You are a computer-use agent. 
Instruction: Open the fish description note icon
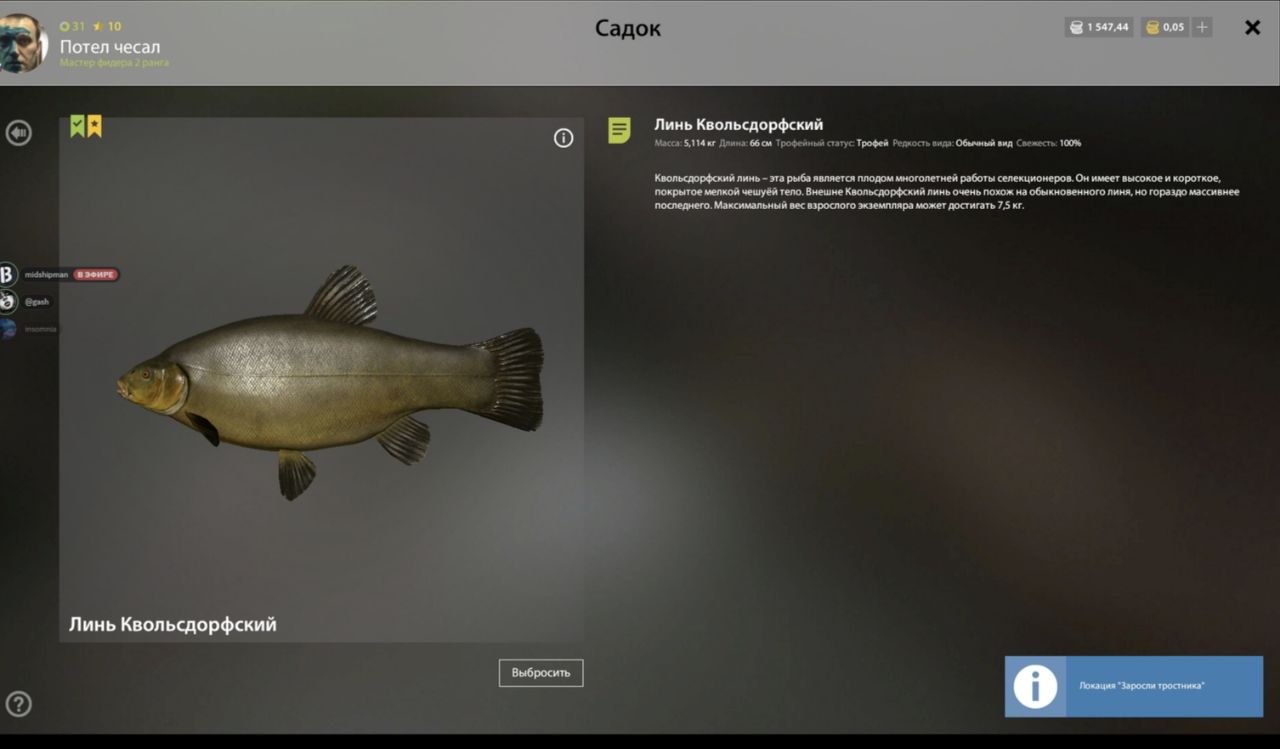coord(620,130)
